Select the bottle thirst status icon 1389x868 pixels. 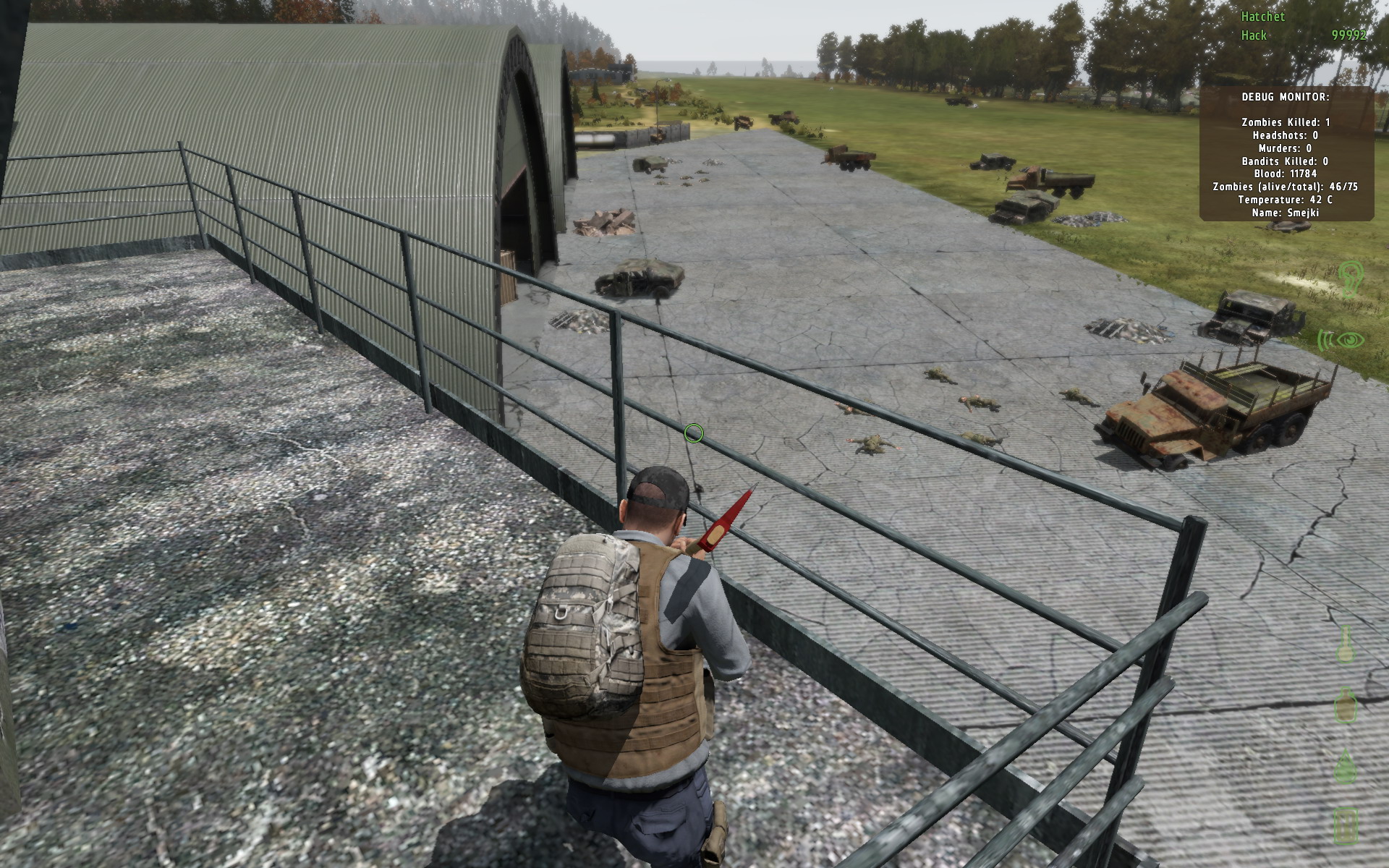click(1345, 705)
